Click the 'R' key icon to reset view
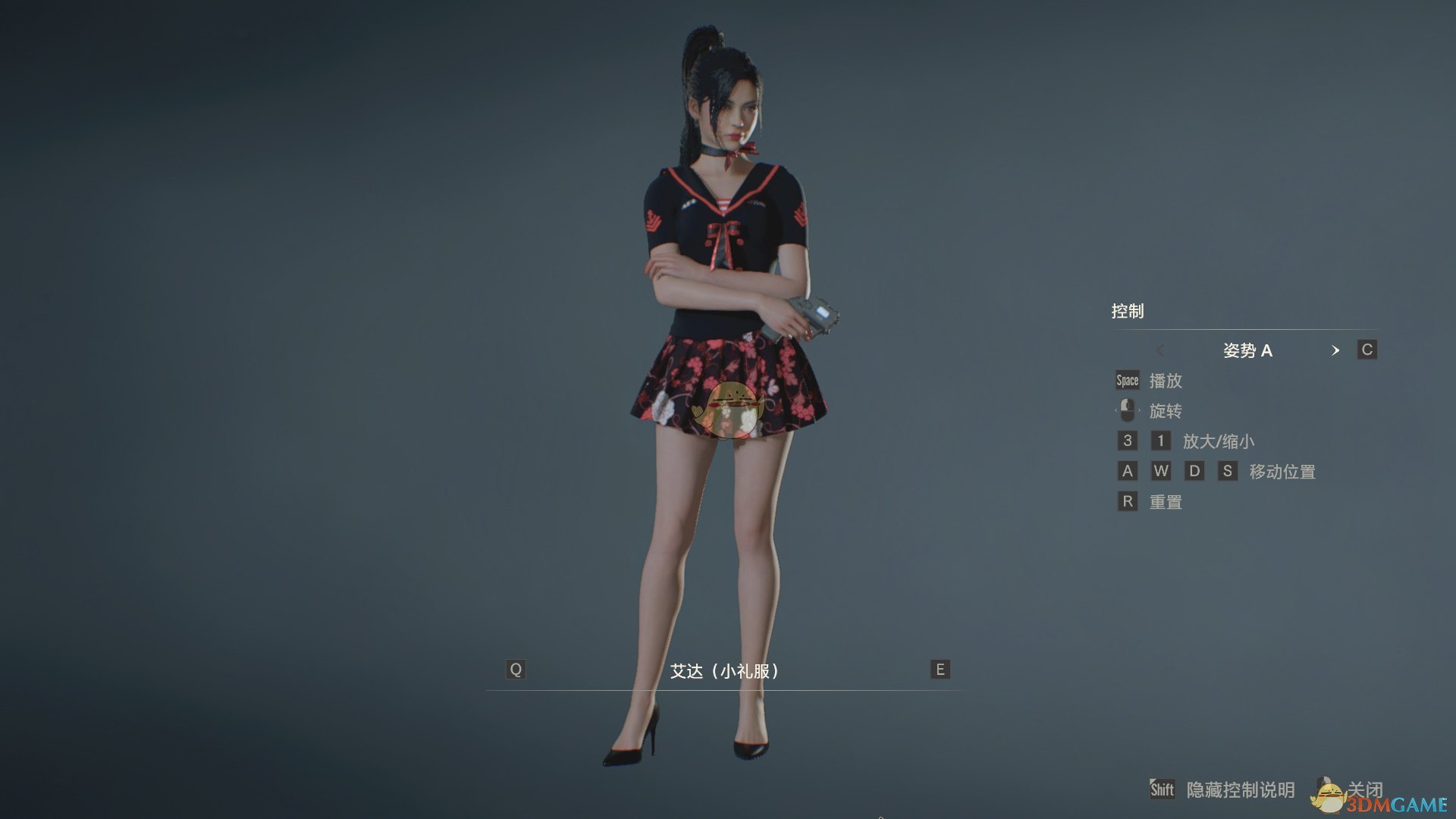This screenshot has width=1456, height=819. tap(1127, 501)
